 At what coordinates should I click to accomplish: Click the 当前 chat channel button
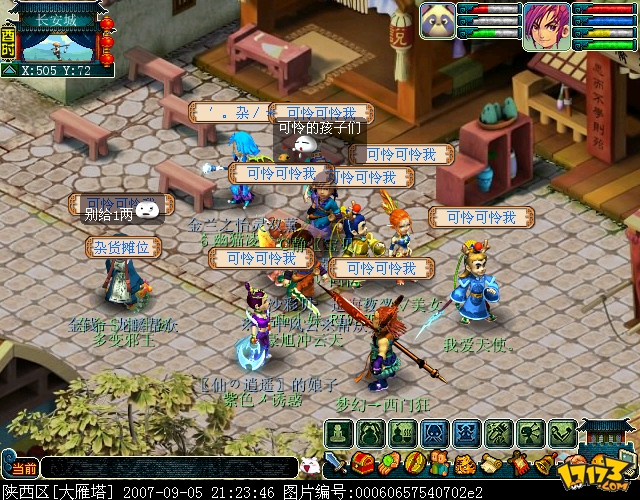point(20,468)
